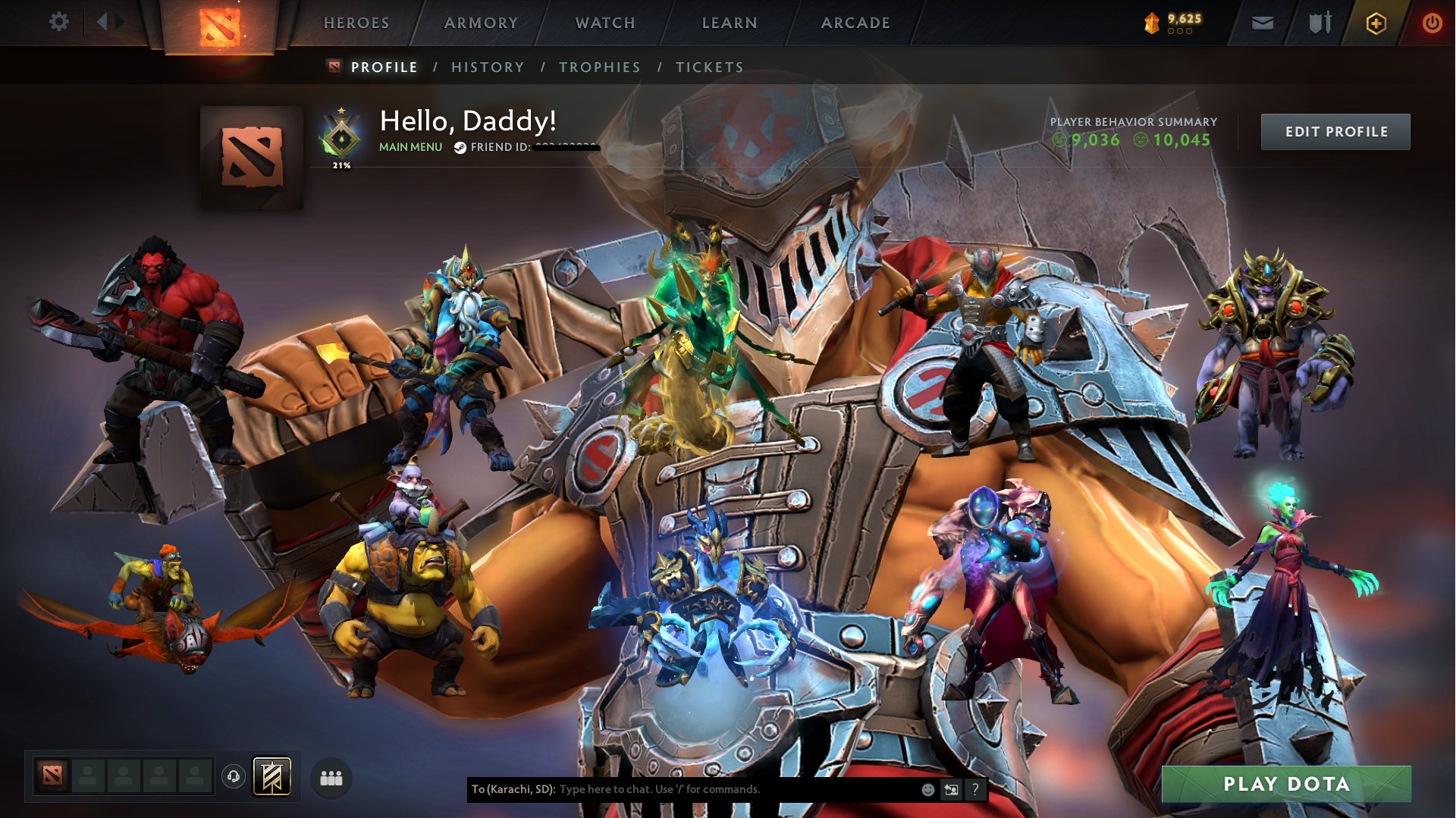Switch to the HISTORY tab

click(x=487, y=67)
